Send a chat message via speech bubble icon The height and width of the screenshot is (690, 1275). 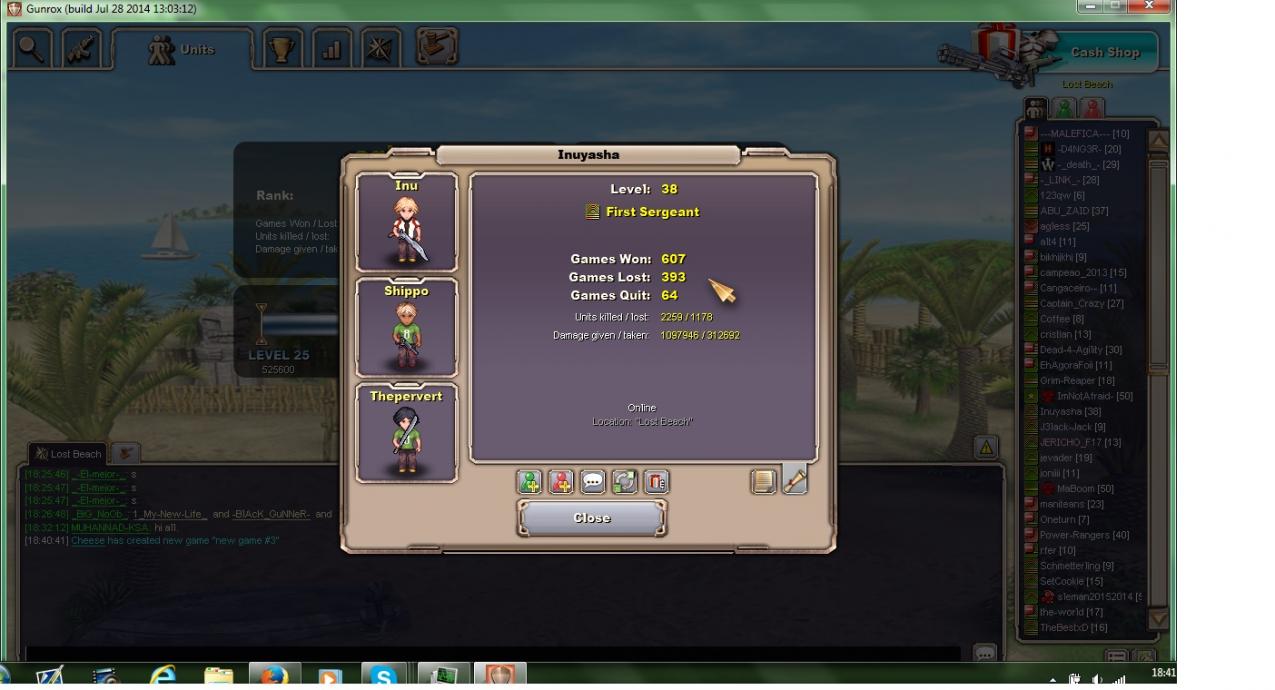click(x=593, y=482)
